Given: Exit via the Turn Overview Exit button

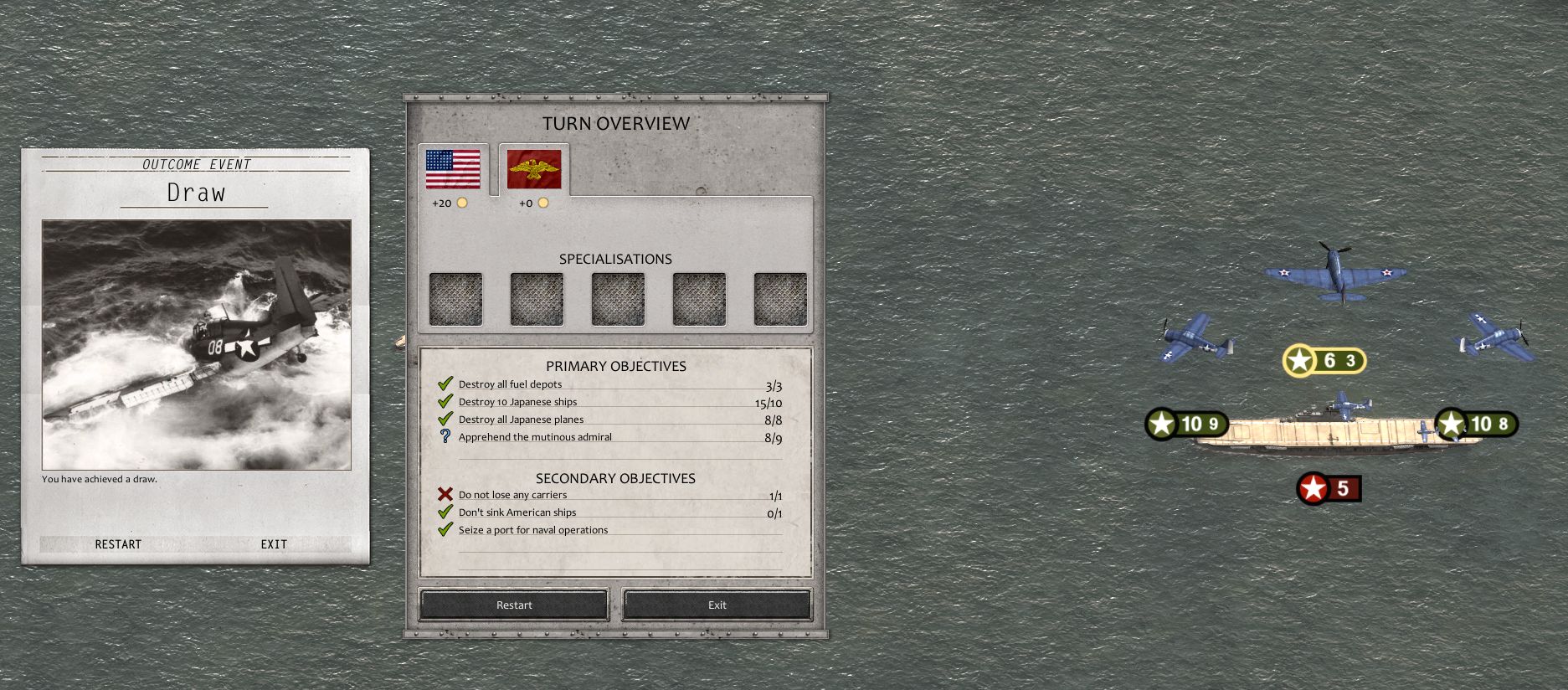Looking at the screenshot, I should pos(717,605).
